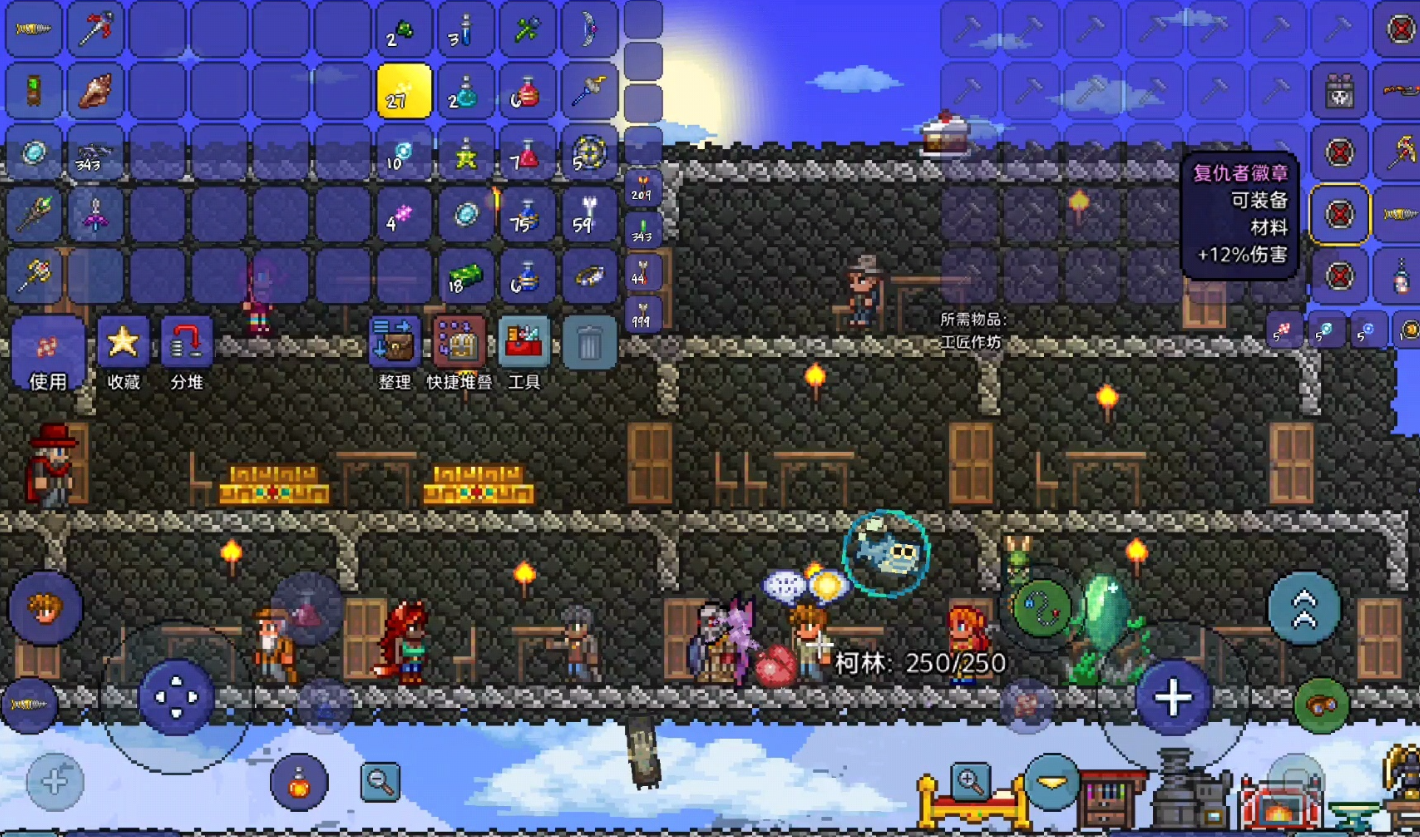Zoom out with the magnifier minus button
The height and width of the screenshot is (837, 1420).
pos(380,782)
